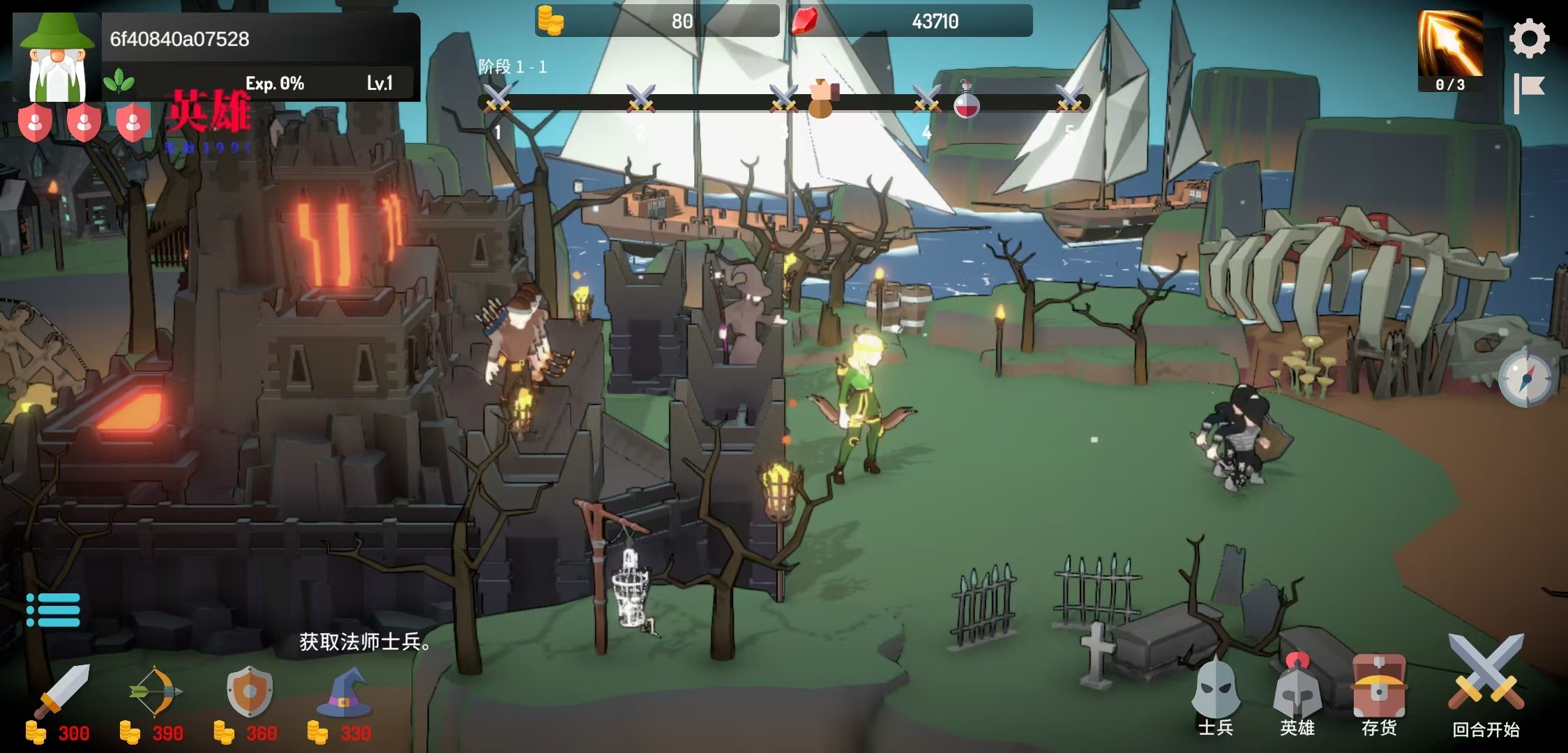This screenshot has width=1568, height=753.
Task: Open the 存货 inventory chest
Action: click(1379, 694)
